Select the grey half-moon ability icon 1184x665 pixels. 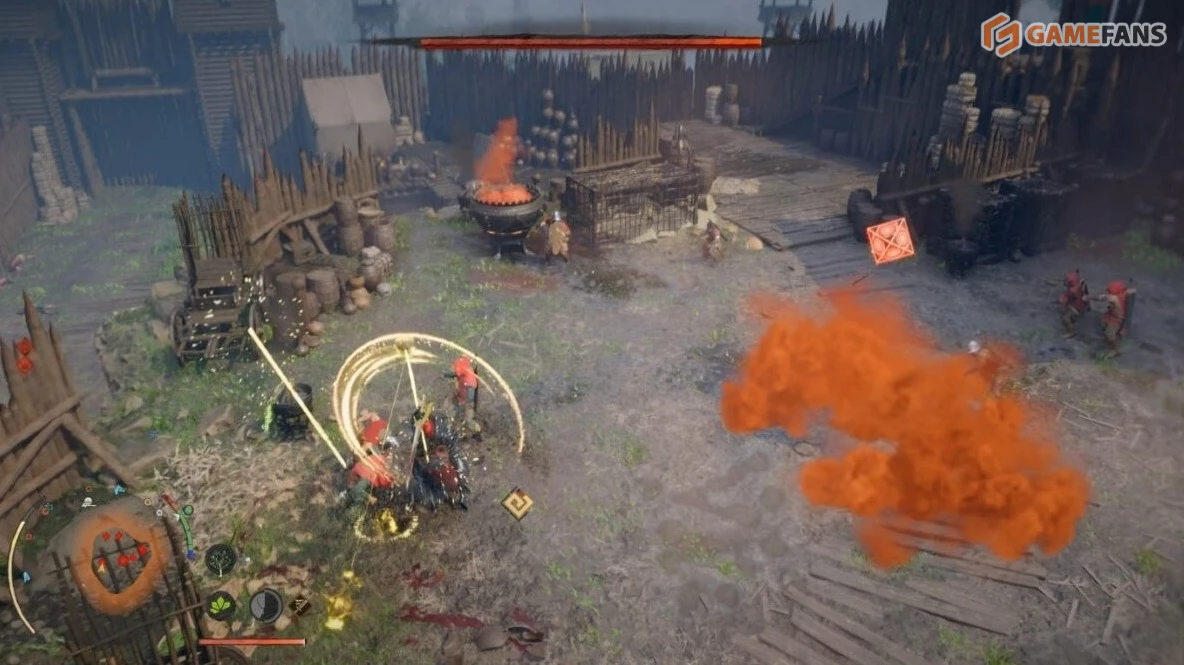pyautogui.click(x=265, y=605)
